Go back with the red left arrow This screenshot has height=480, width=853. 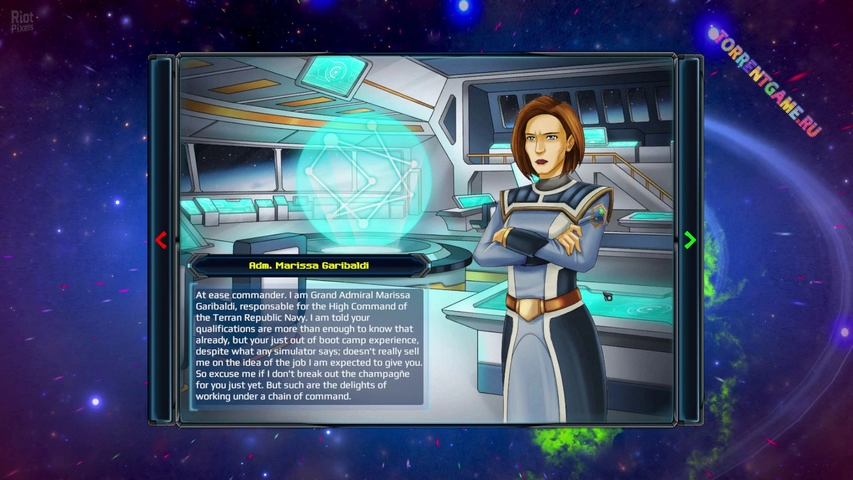pos(162,240)
